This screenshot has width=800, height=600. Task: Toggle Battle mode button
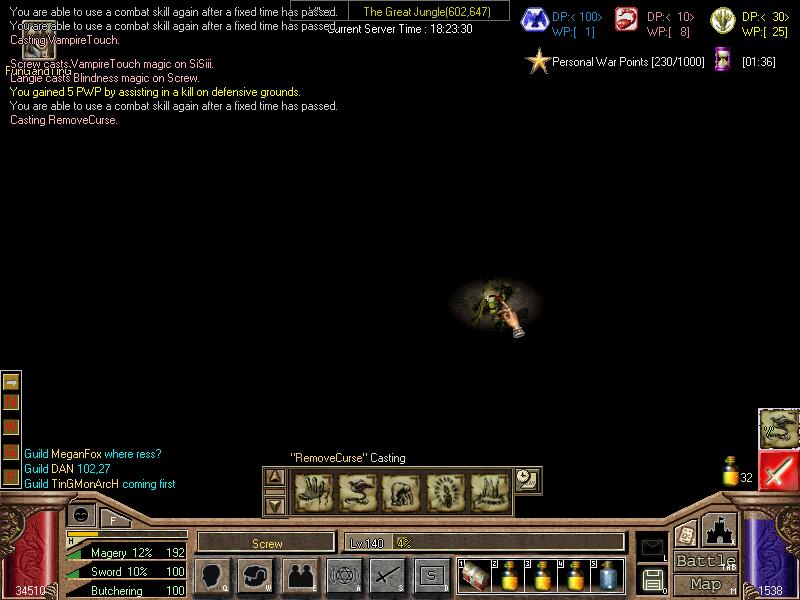point(706,561)
